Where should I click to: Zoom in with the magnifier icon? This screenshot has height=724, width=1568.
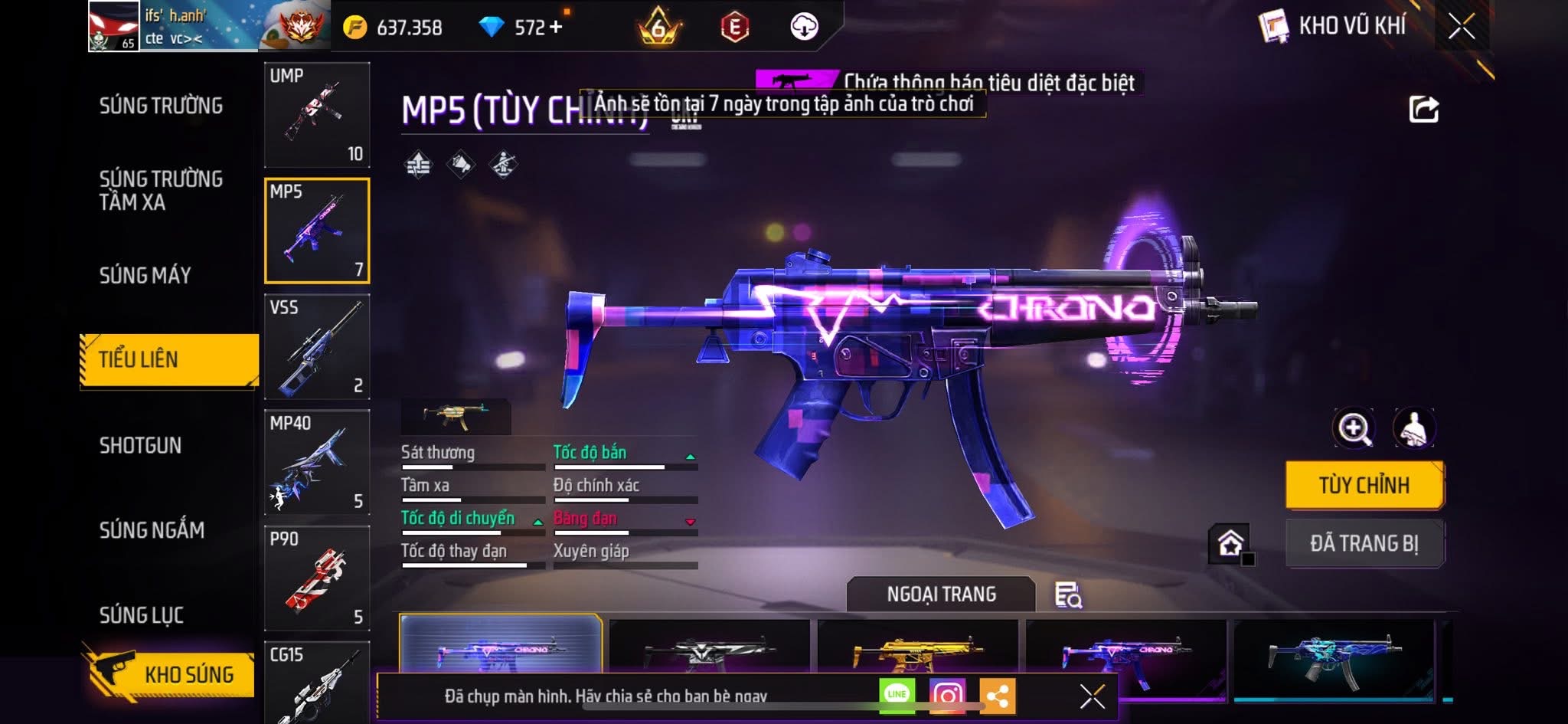click(x=1354, y=428)
